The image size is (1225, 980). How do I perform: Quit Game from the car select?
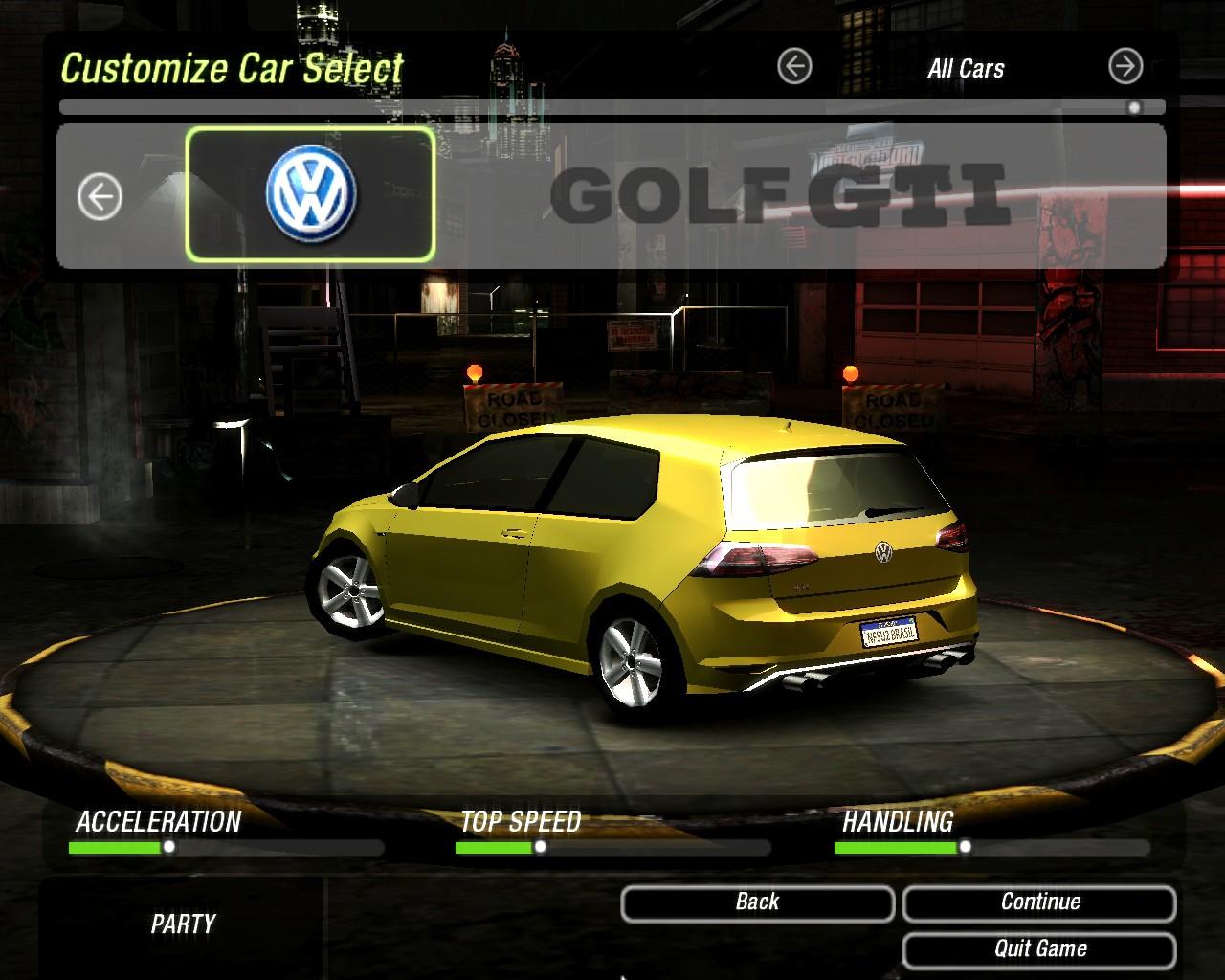pyautogui.click(x=1039, y=949)
